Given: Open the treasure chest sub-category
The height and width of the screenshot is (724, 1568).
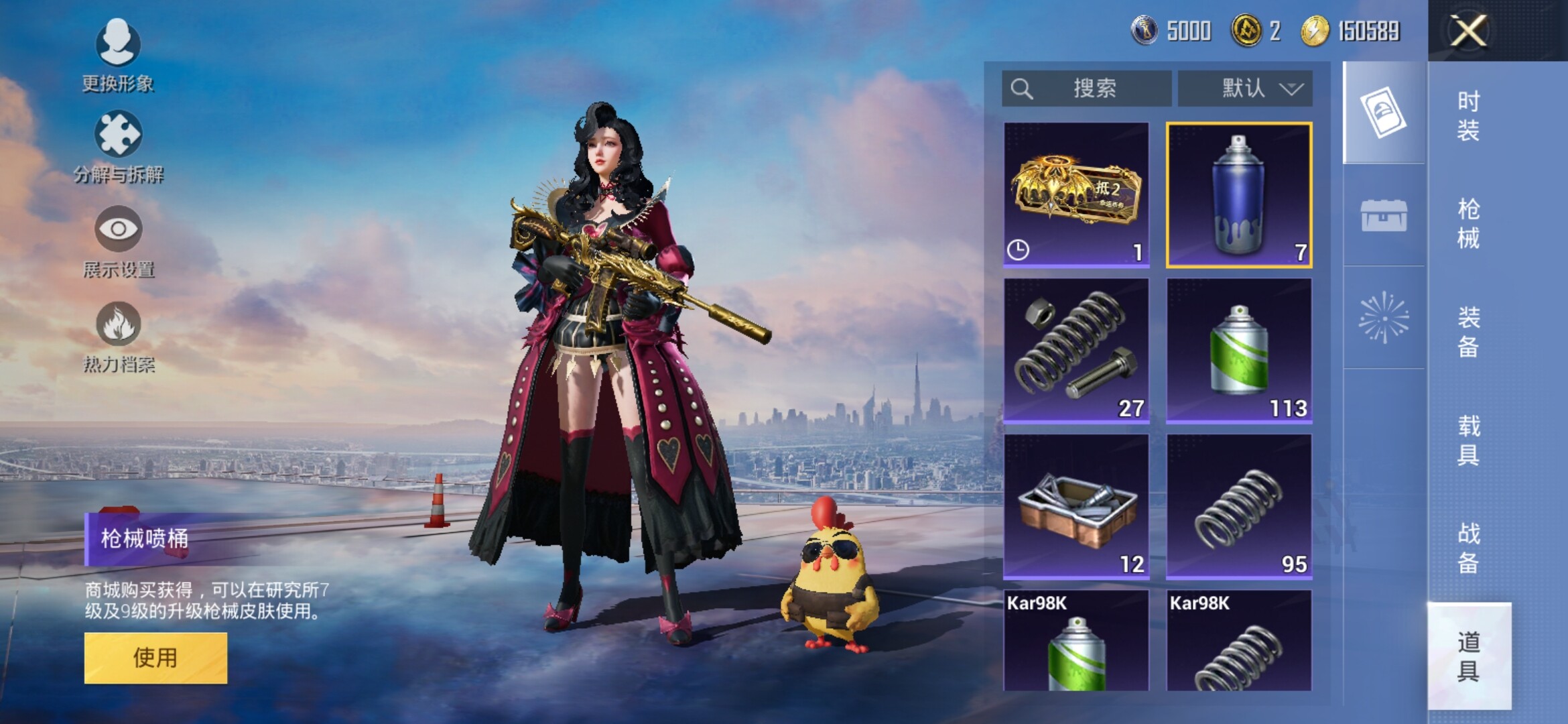Looking at the screenshot, I should click(x=1383, y=215).
